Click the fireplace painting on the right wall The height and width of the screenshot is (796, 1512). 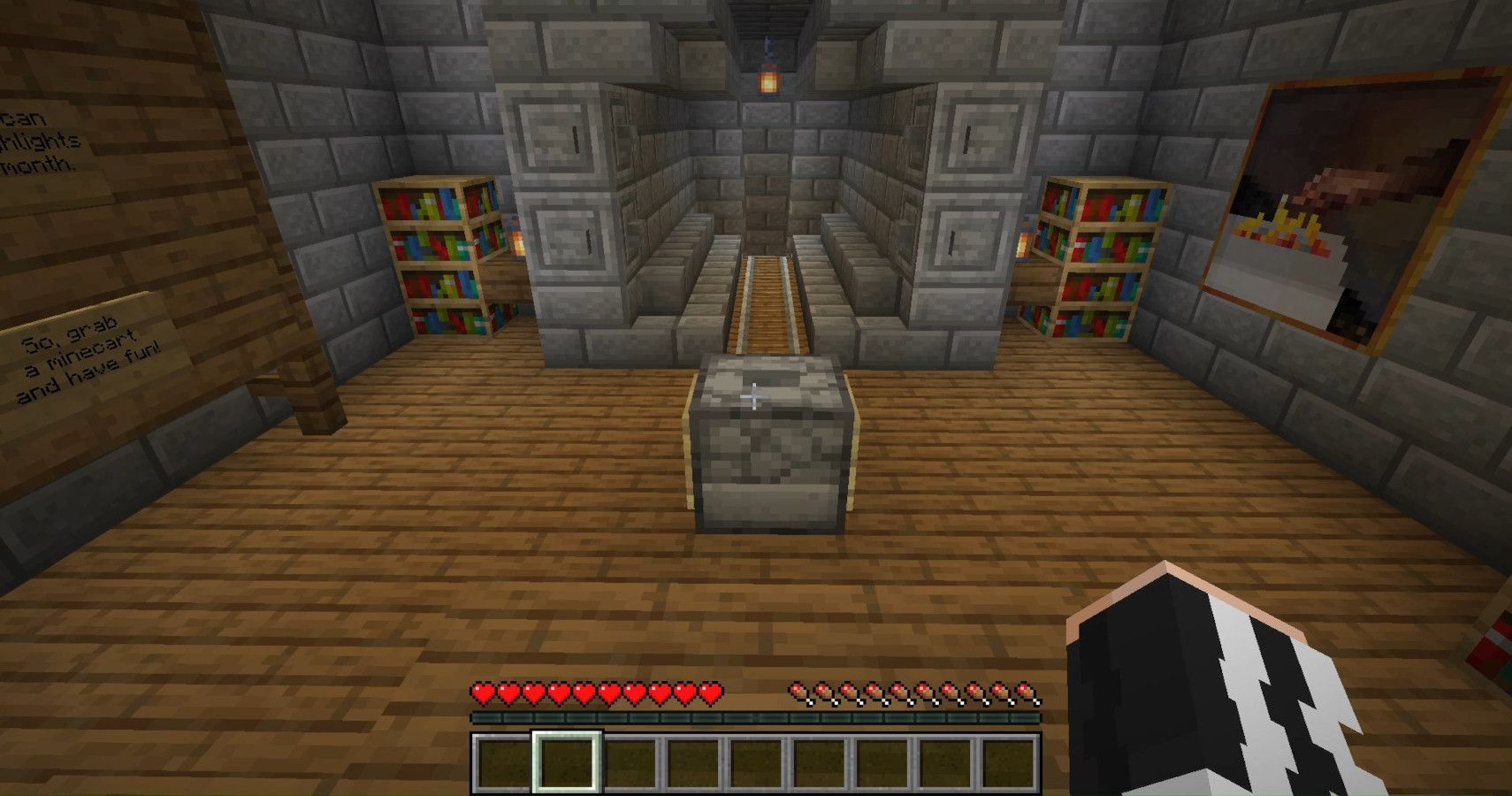point(1353,203)
